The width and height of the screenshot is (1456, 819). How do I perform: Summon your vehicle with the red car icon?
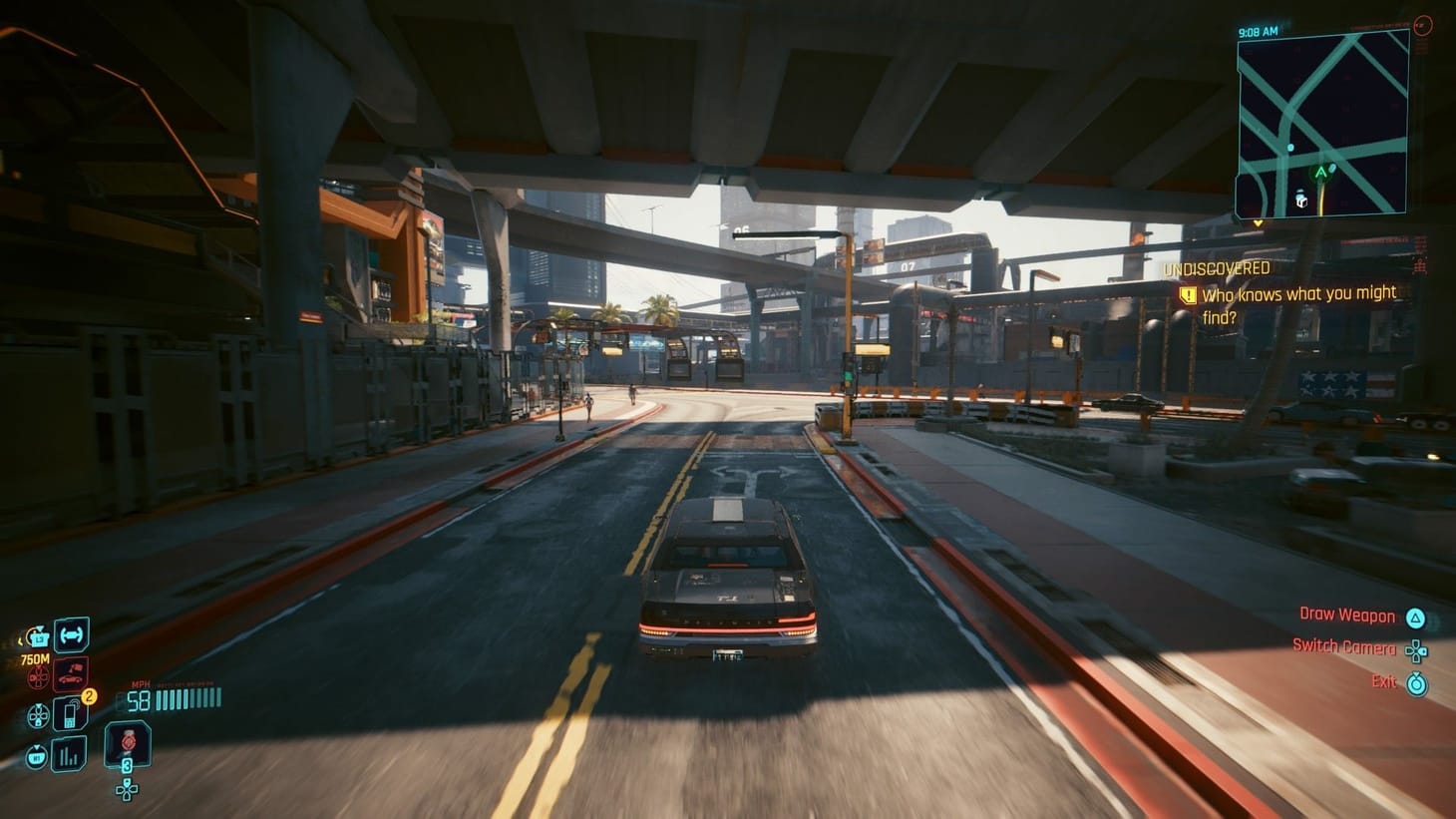pyautogui.click(x=68, y=675)
